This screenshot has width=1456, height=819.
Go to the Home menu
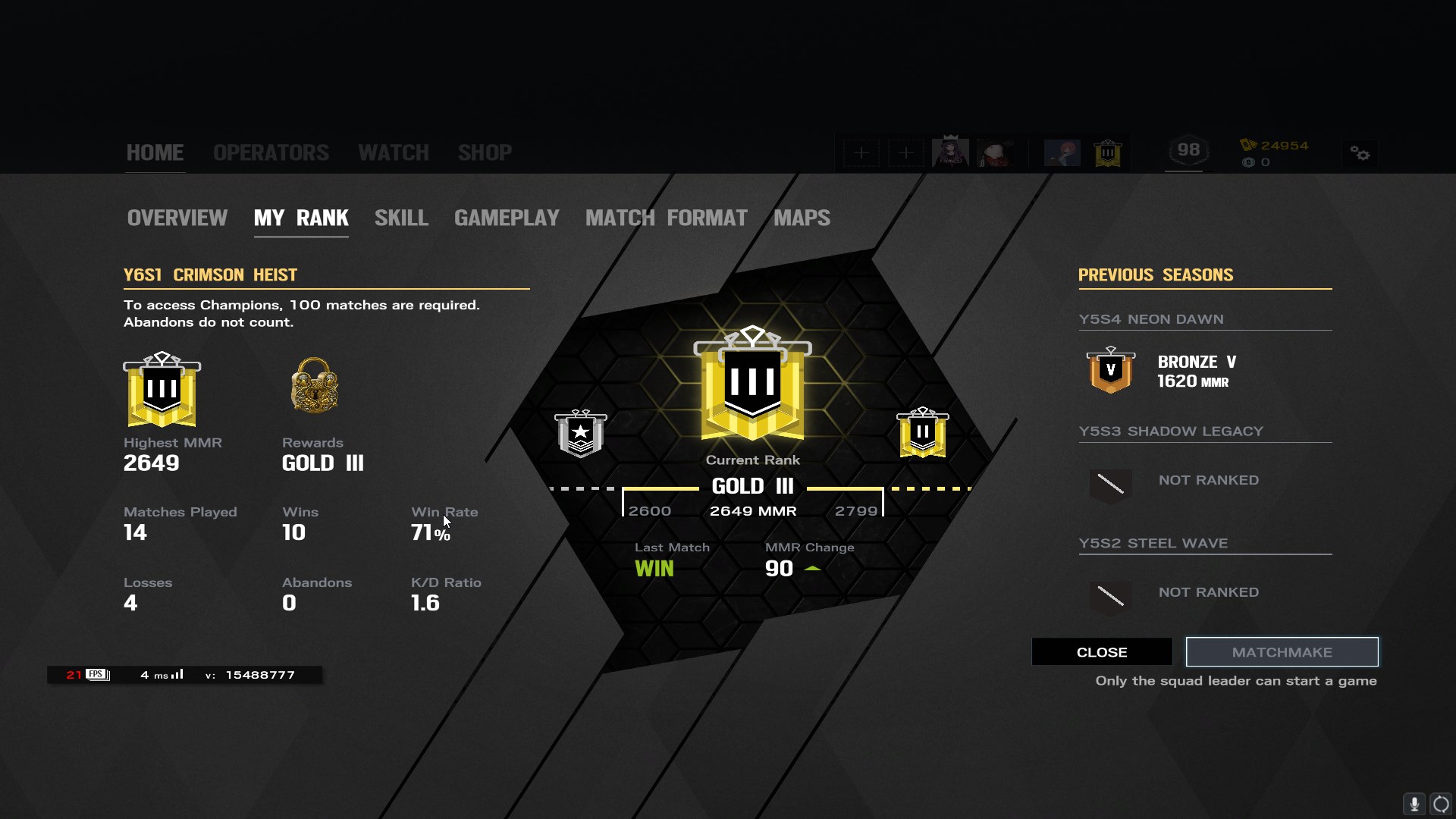click(x=155, y=152)
